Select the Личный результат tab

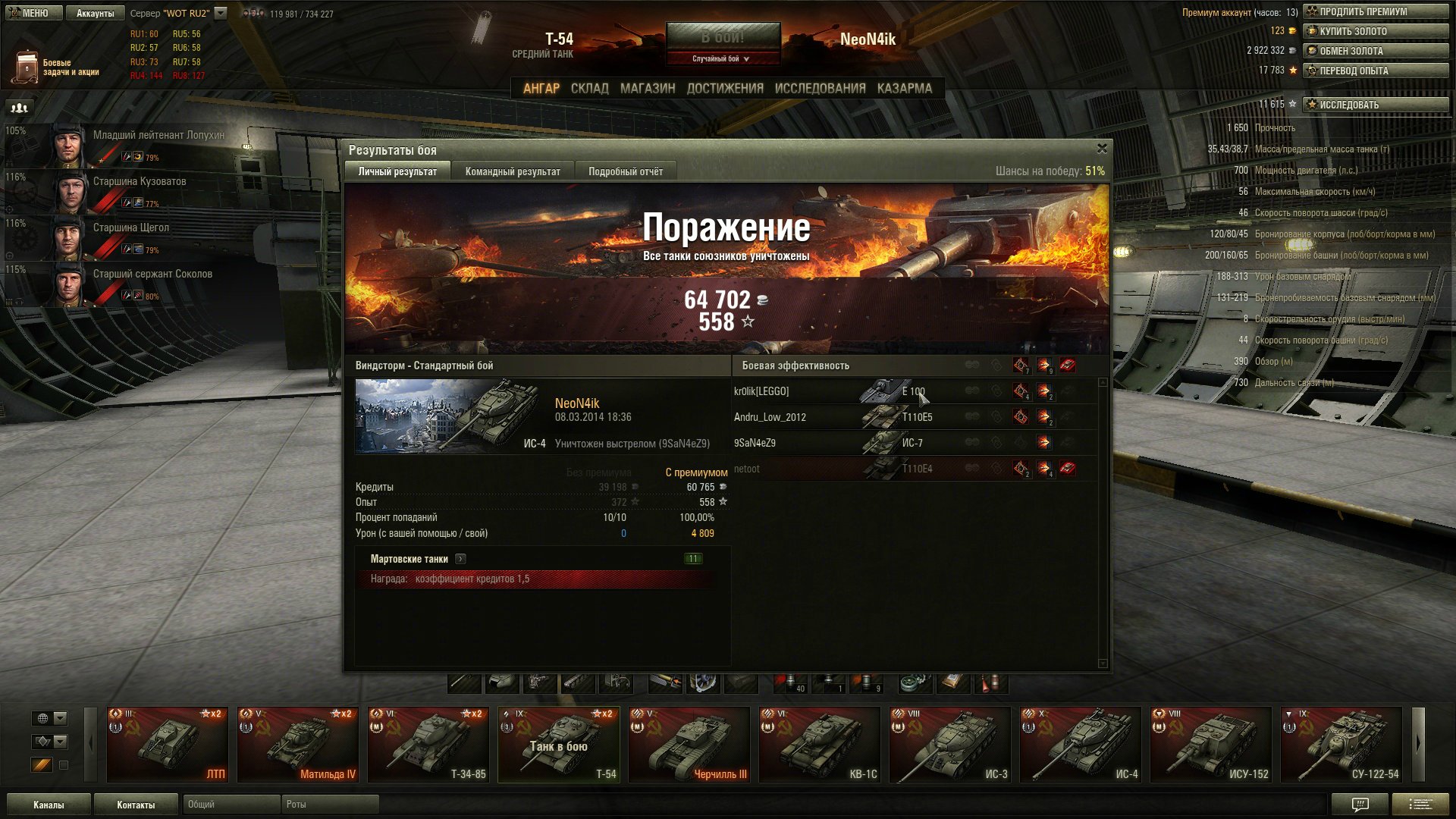coord(397,171)
